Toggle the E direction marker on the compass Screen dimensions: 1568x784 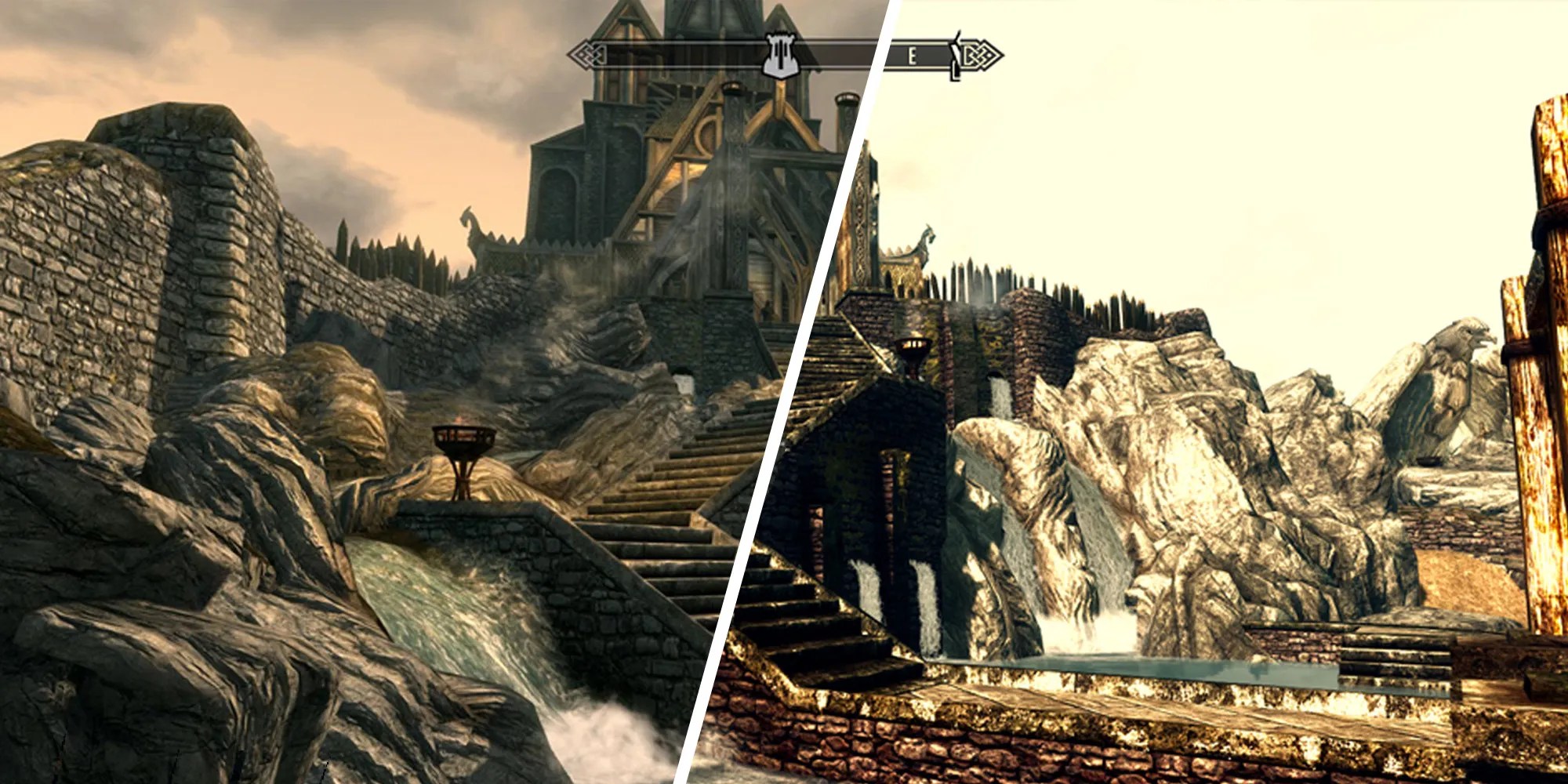coord(912,56)
